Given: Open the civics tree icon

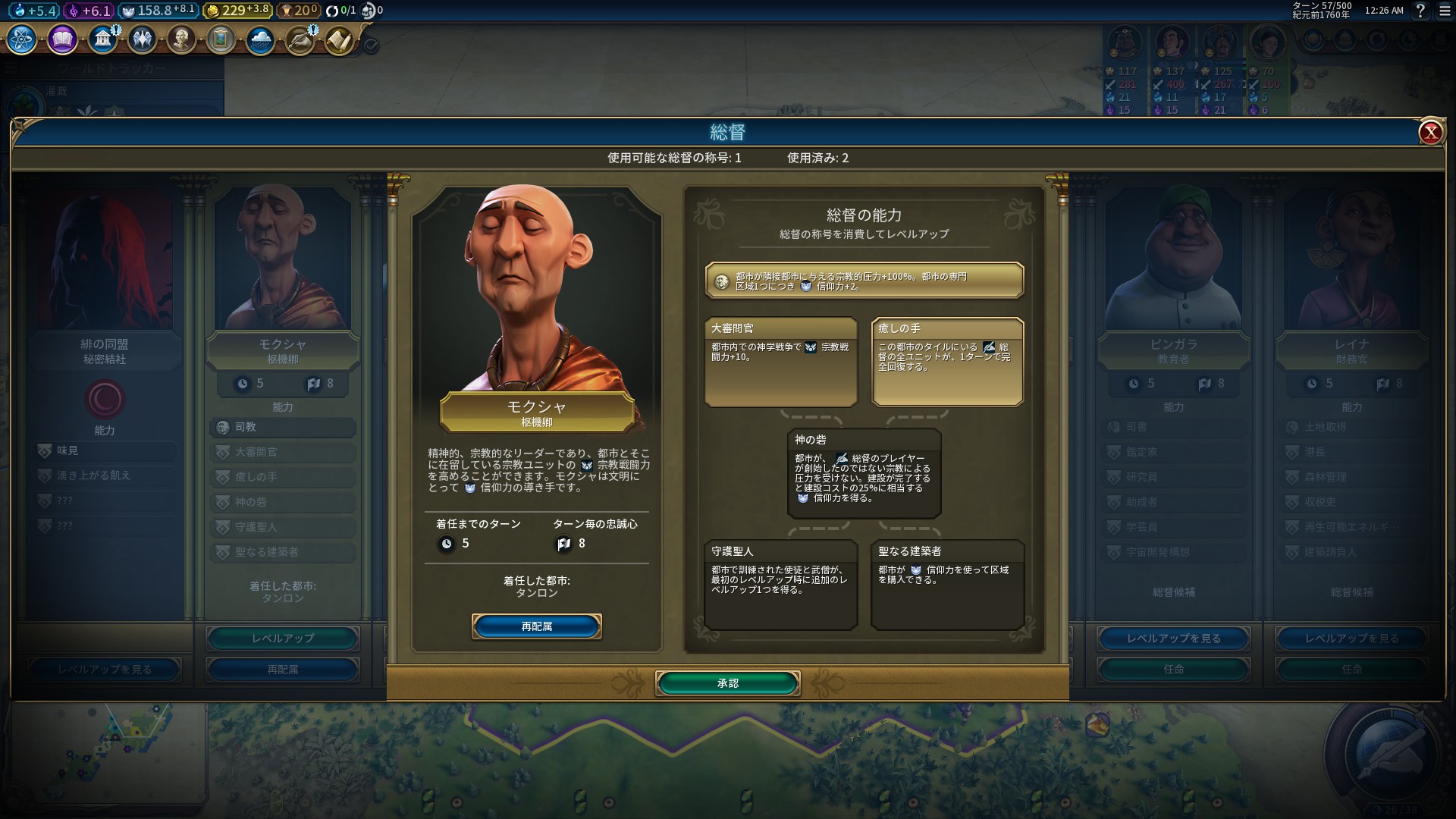Looking at the screenshot, I should click(x=62, y=39).
